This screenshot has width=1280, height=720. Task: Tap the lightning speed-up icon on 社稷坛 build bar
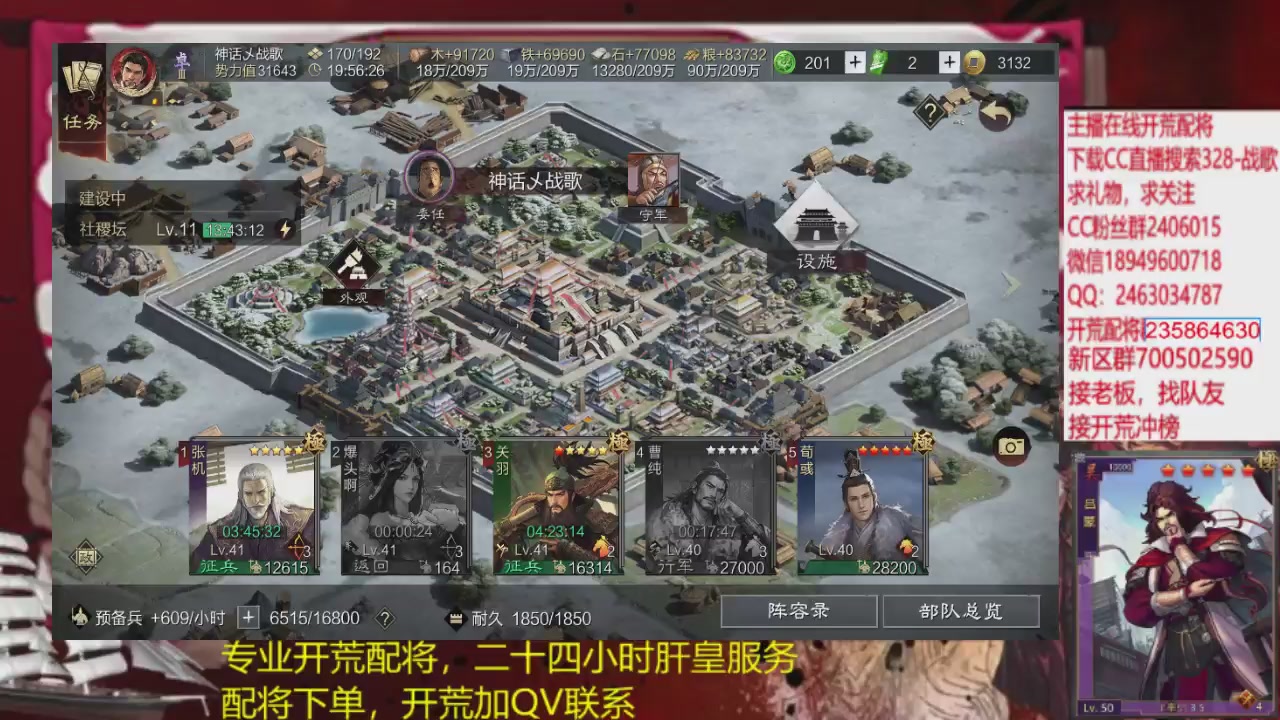pos(285,229)
